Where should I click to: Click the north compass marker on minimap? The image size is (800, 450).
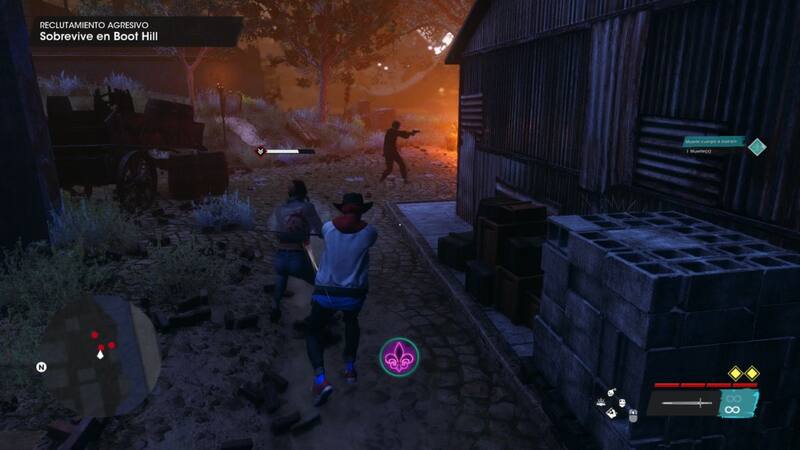(x=41, y=367)
